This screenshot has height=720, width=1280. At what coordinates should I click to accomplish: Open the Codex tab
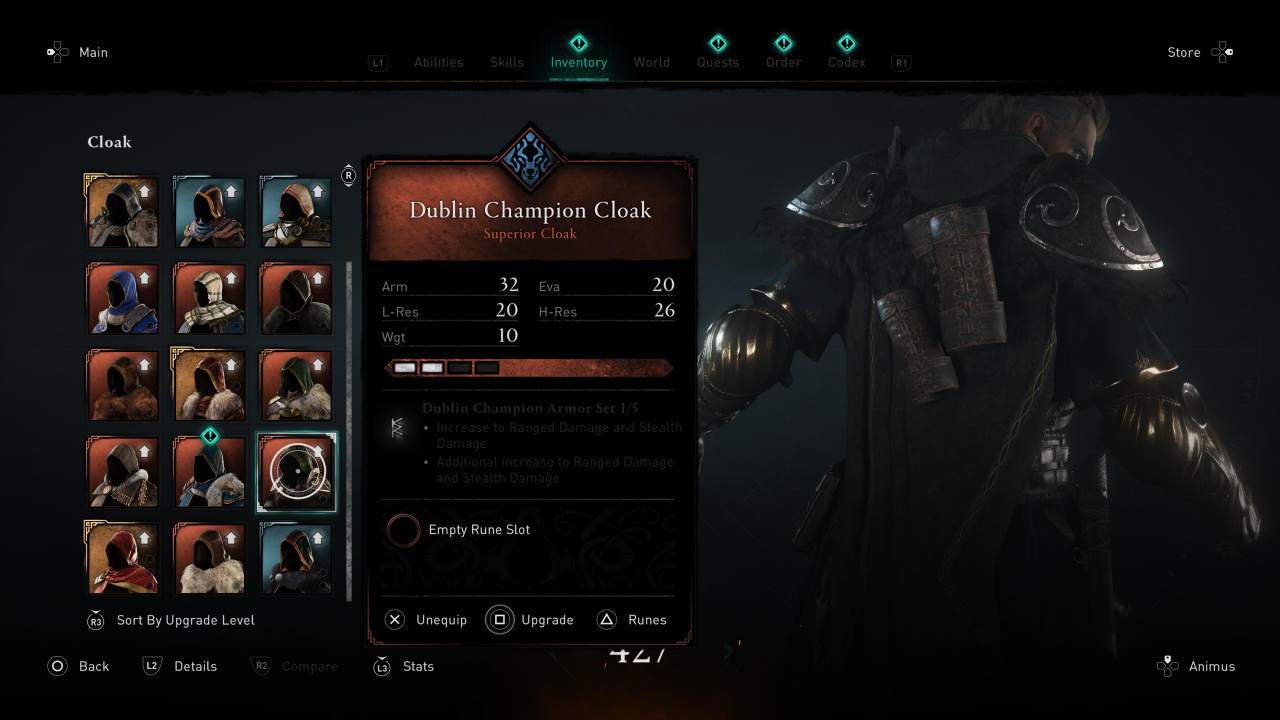[846, 62]
